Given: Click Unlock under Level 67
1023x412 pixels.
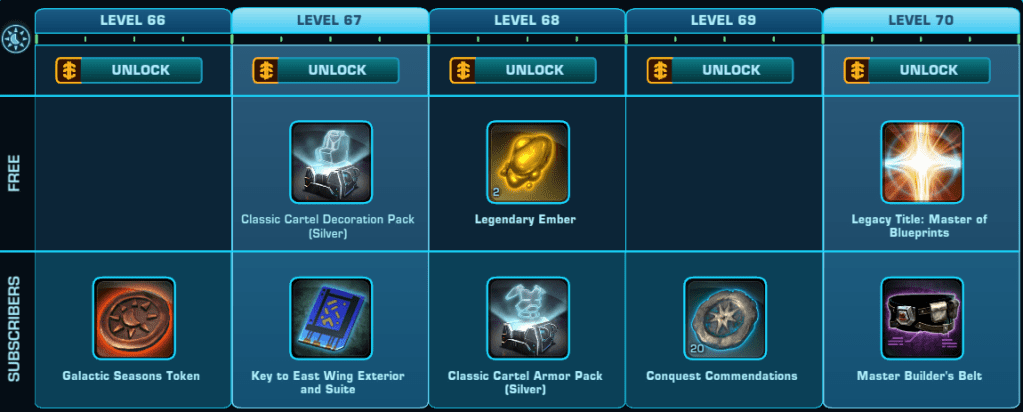Looking at the screenshot, I should 326,70.
